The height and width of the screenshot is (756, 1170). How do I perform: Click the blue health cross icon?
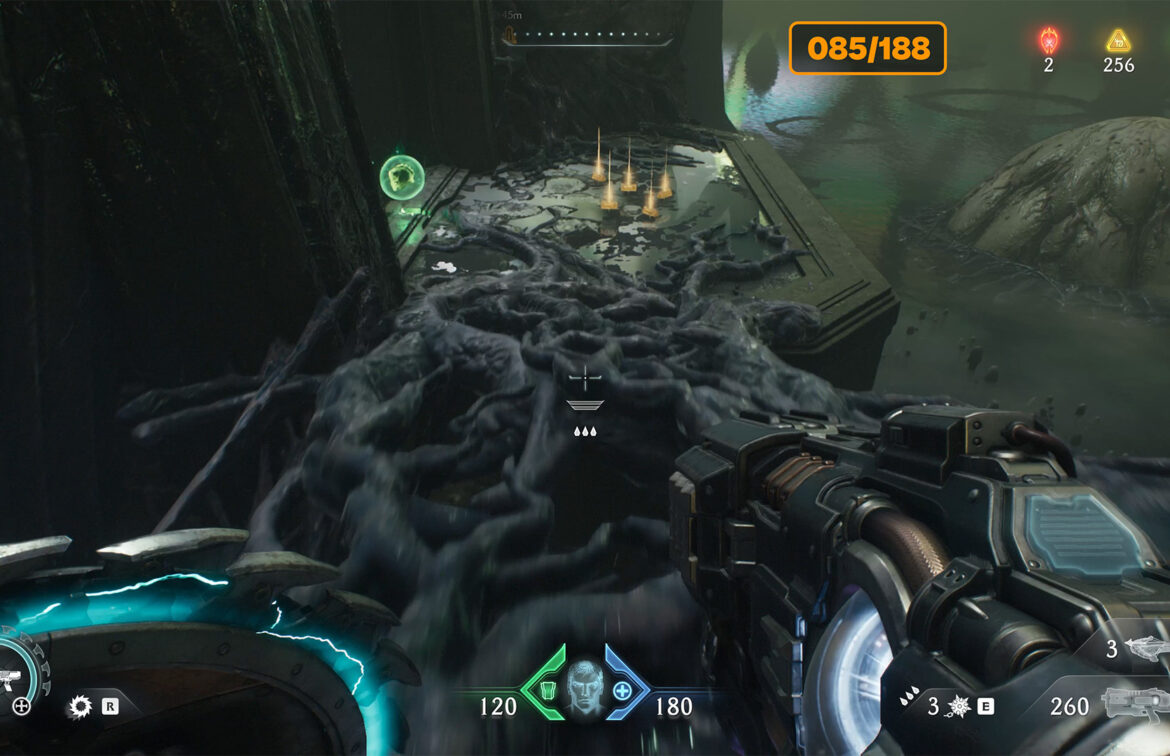pyautogui.click(x=622, y=690)
